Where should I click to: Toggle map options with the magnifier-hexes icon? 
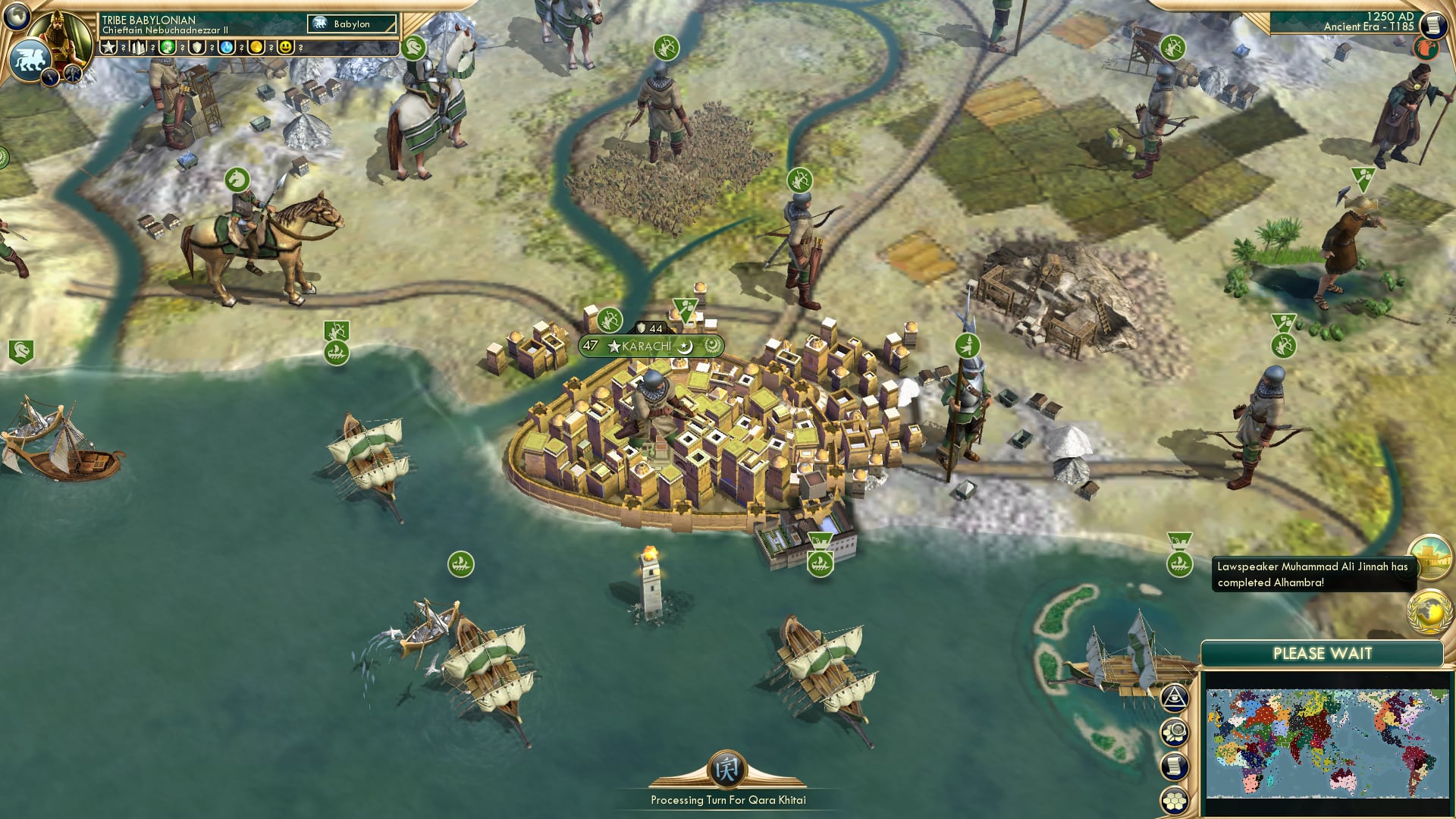pos(1175,730)
